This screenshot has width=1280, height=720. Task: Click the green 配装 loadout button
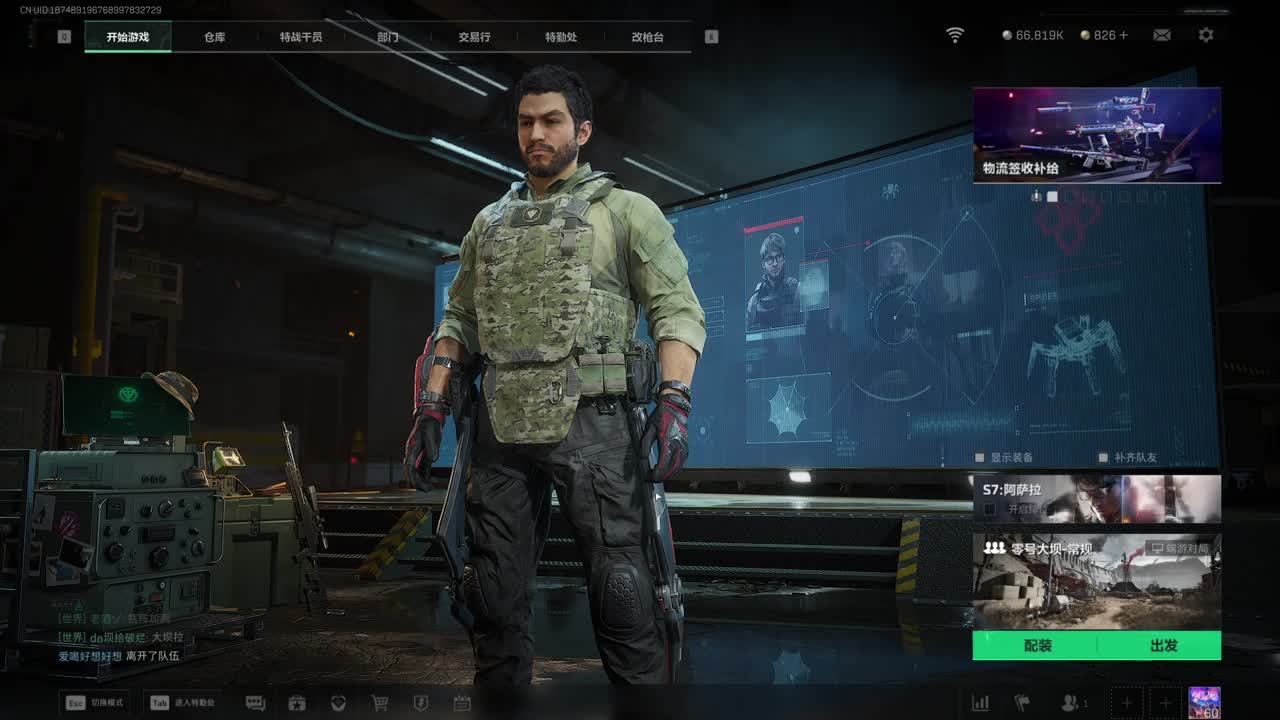1037,646
